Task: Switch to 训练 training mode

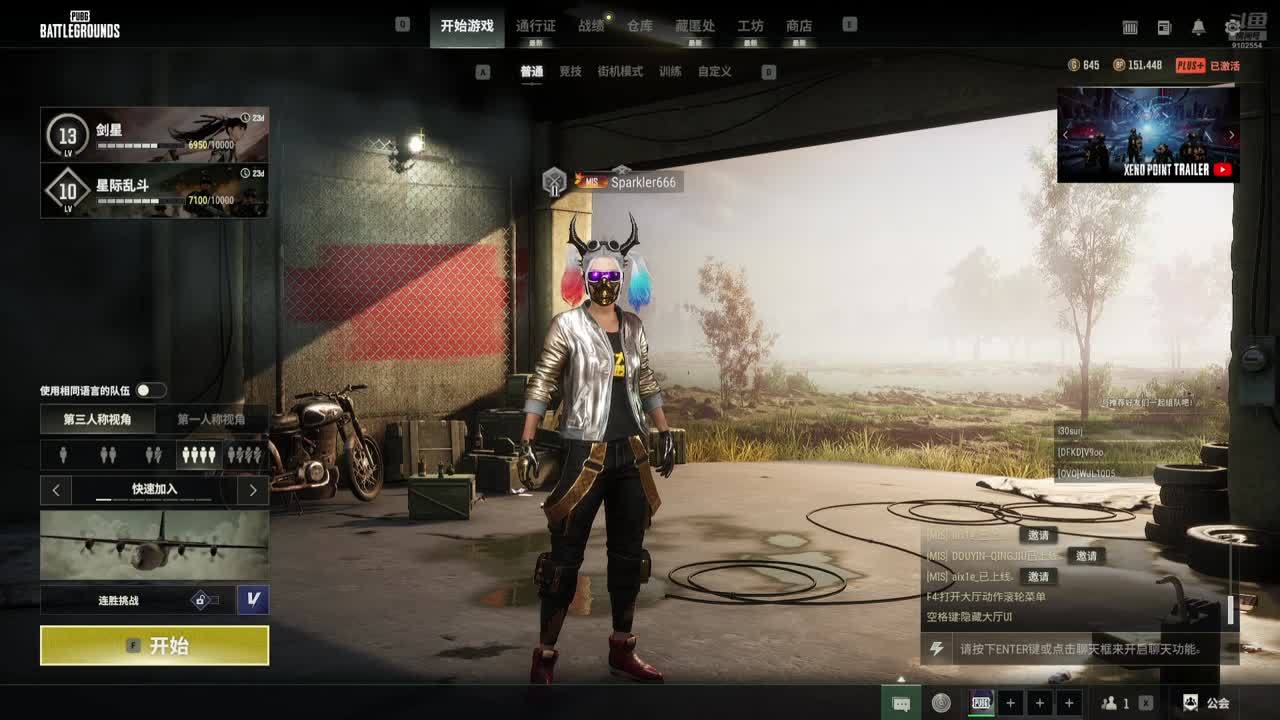Action: click(670, 72)
